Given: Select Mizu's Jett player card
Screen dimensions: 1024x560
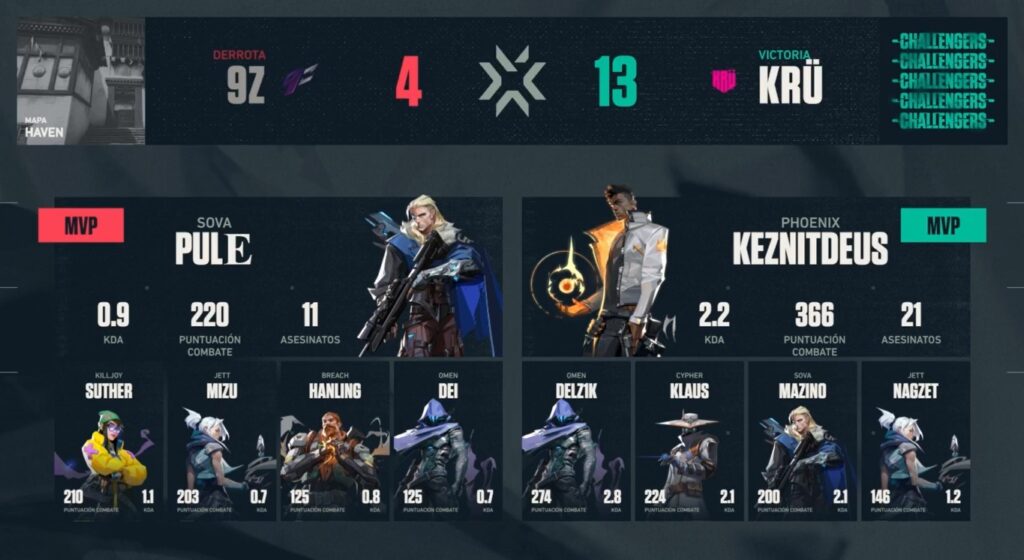Looking at the screenshot, I should [221, 441].
